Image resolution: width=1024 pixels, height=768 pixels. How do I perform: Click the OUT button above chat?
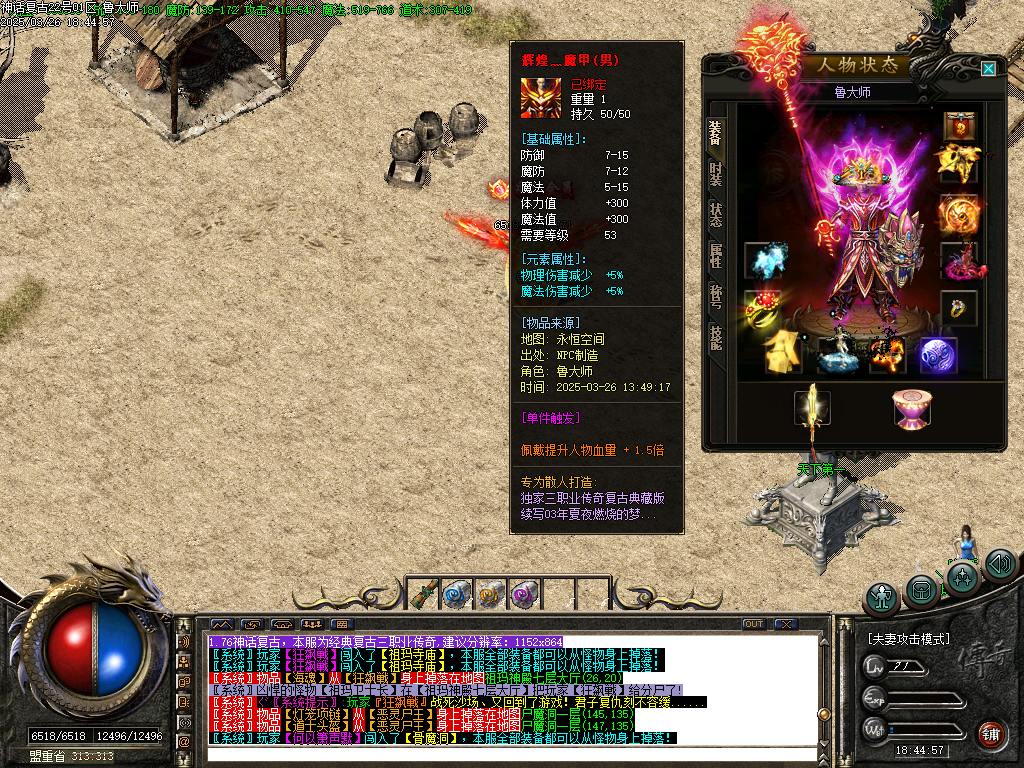754,625
